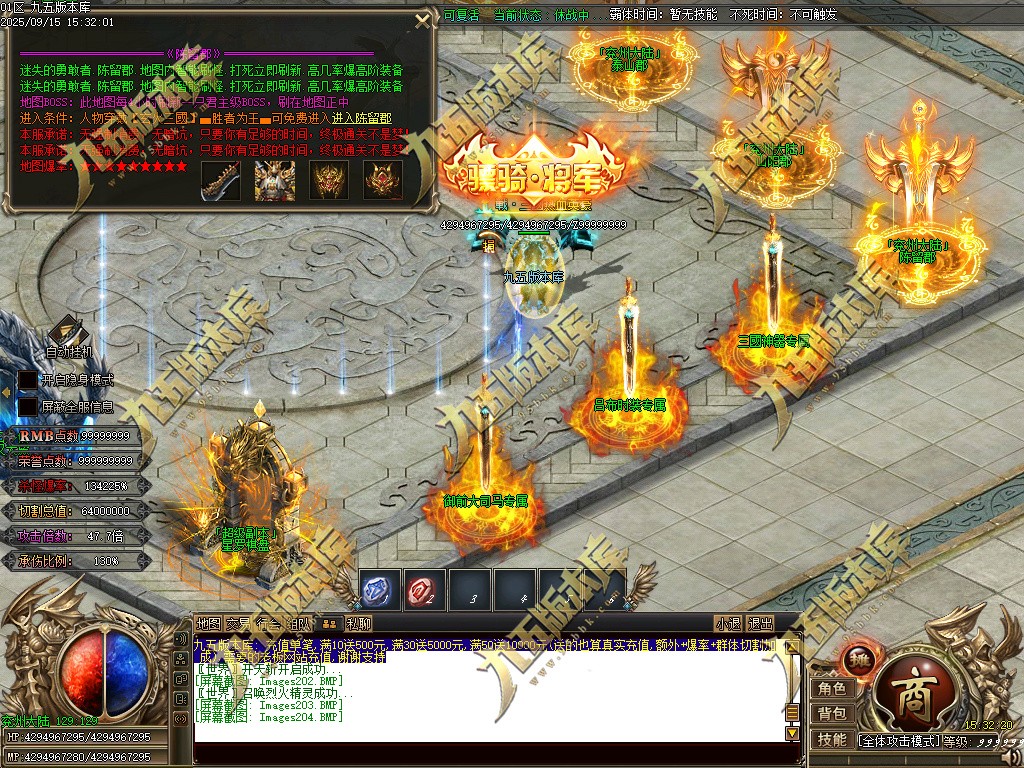Change the 全体攻击模式 attack mode

click(898, 741)
